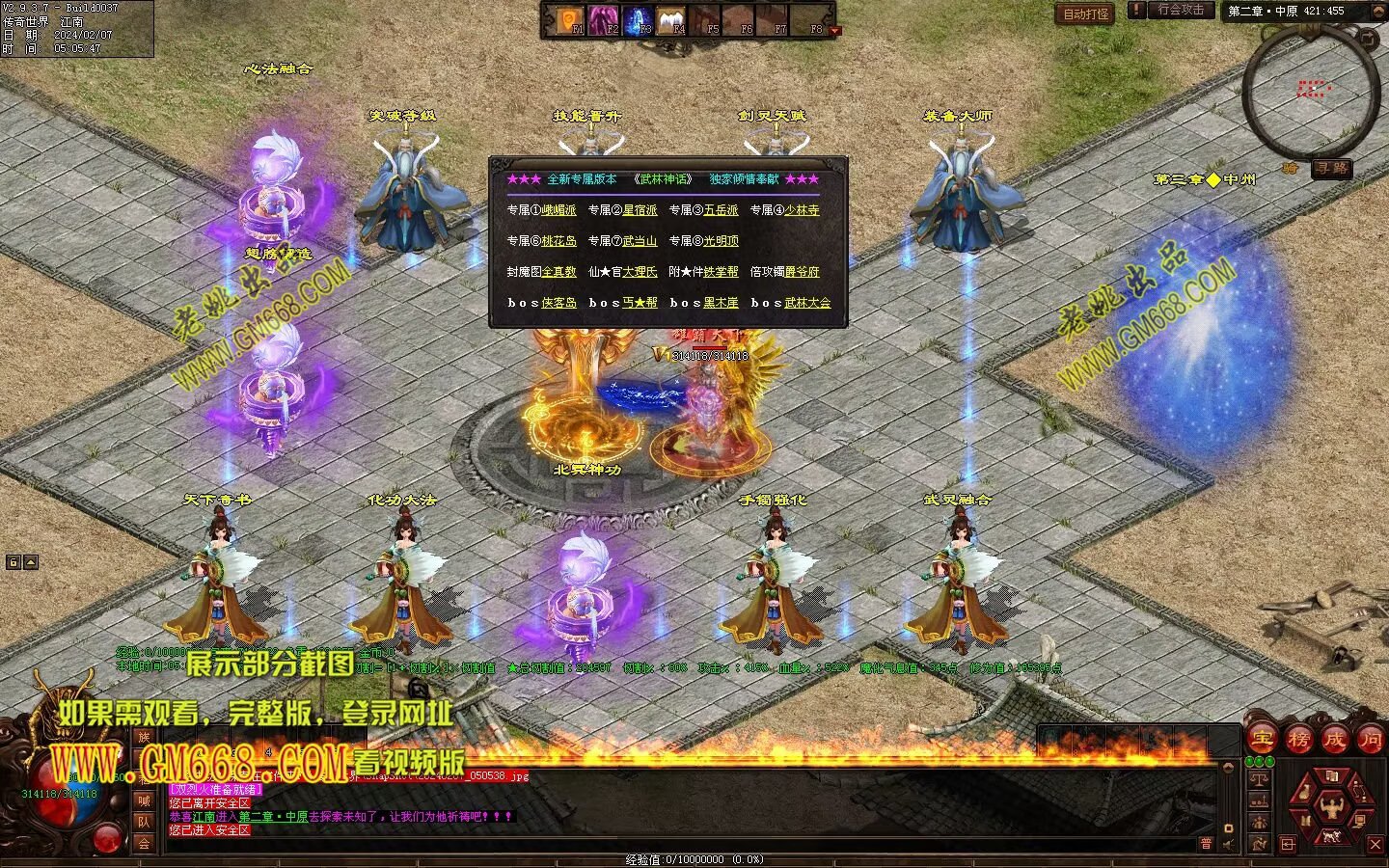Open the 武当山 map link
Viewport: 1389px width, 868px height.
click(x=640, y=241)
